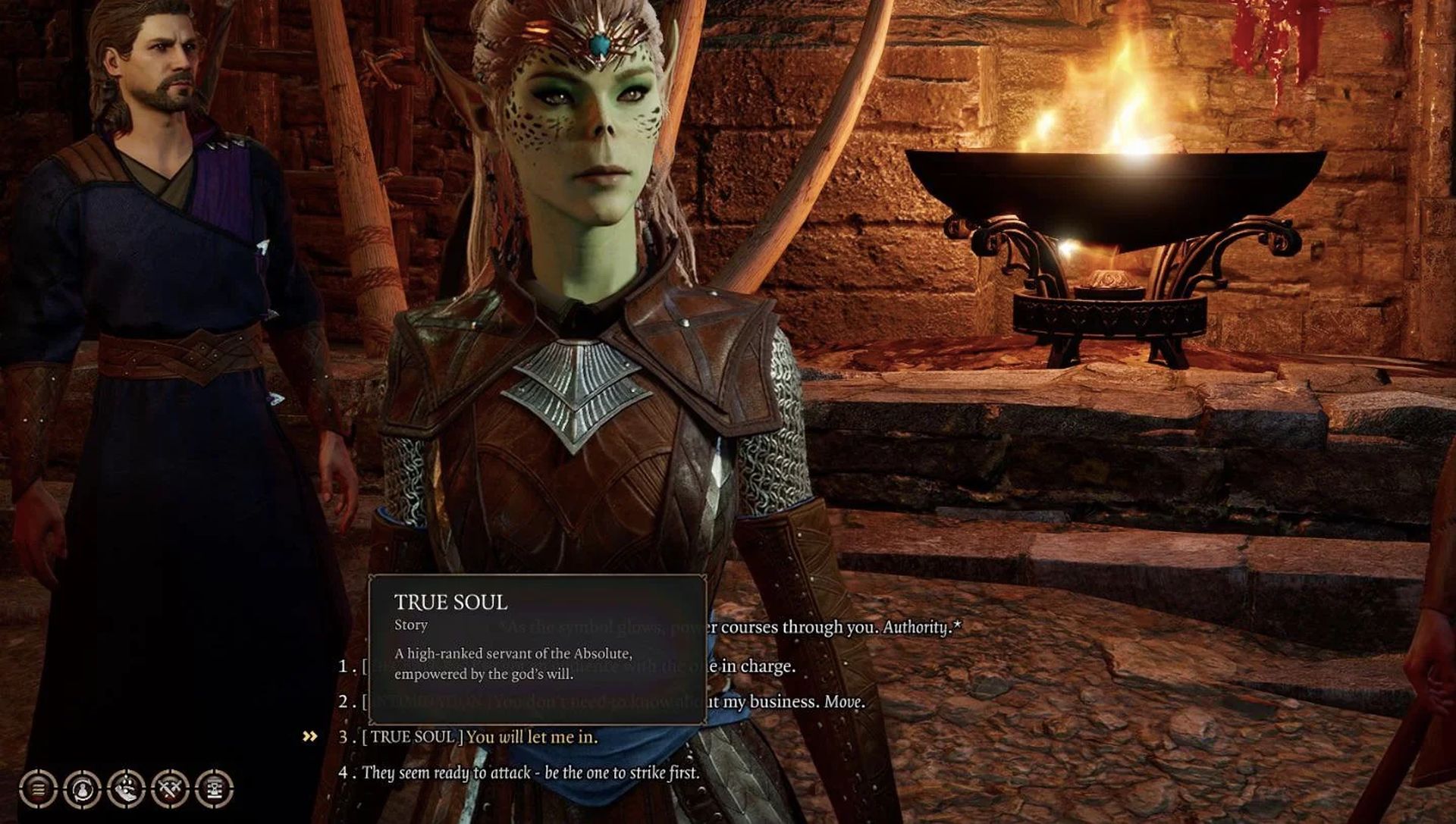
Task: Click the swap character icon
Action: (x=82, y=788)
